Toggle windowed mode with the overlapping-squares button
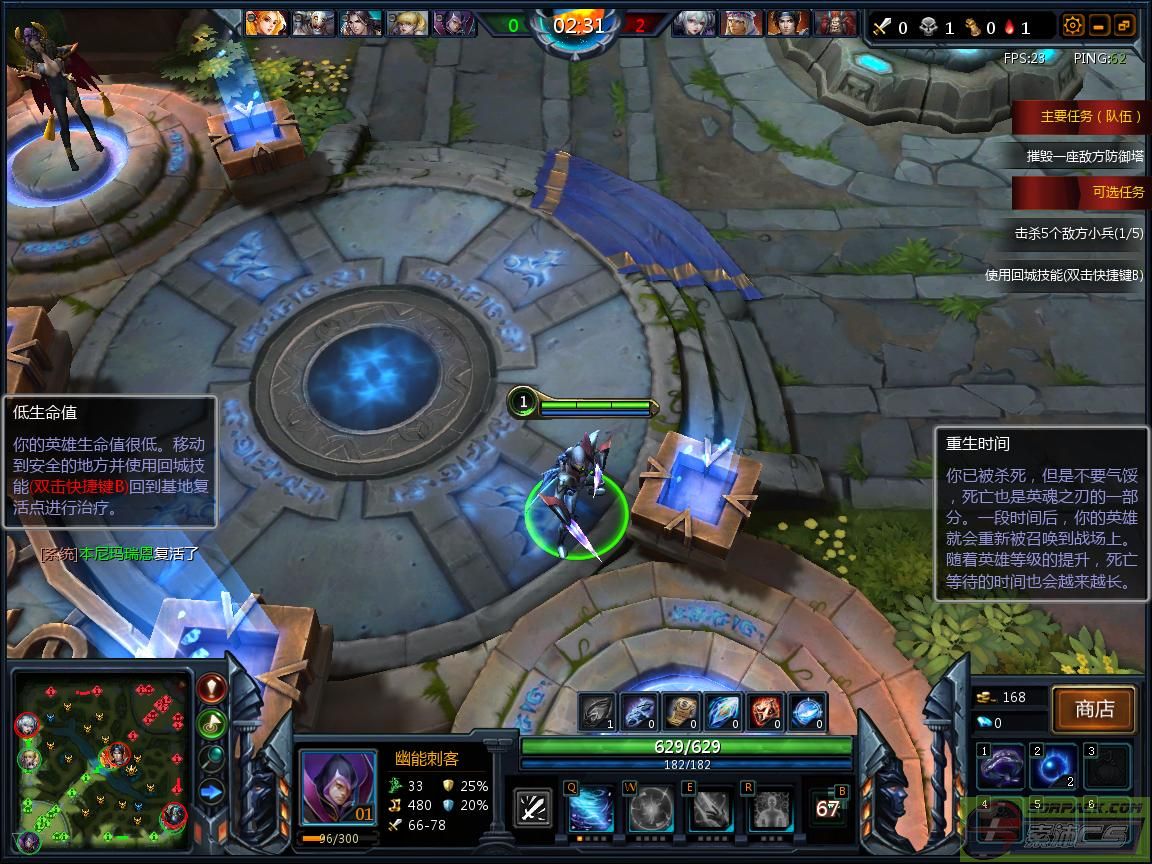 pos(1124,26)
